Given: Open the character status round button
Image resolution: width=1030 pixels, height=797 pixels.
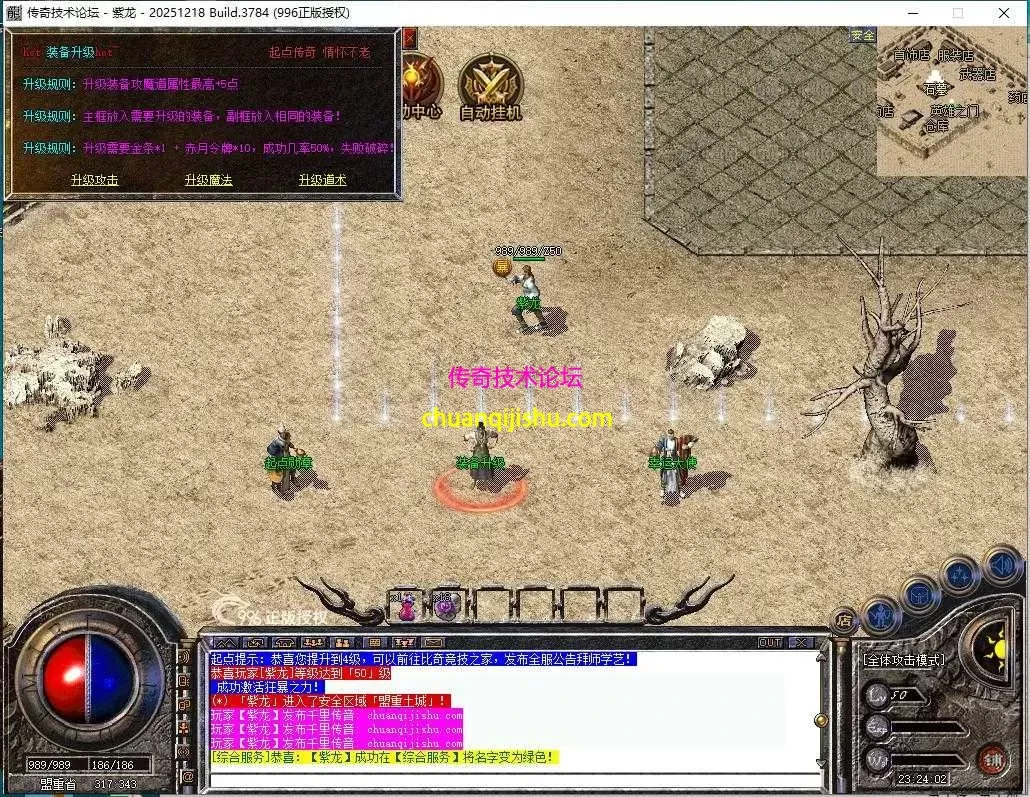Looking at the screenshot, I should 881,613.
